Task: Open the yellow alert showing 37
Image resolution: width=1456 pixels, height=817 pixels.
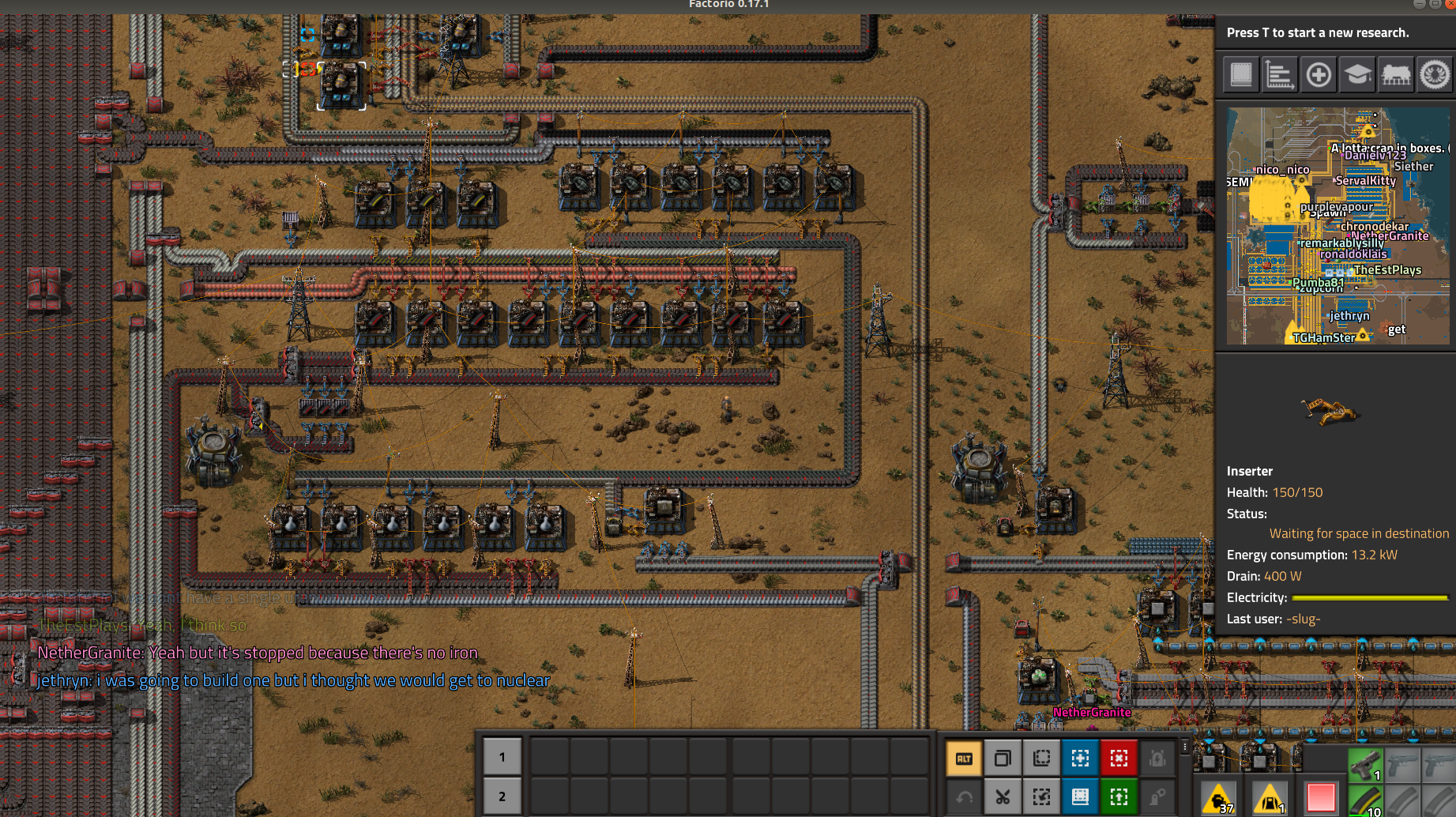Action: click(1219, 798)
